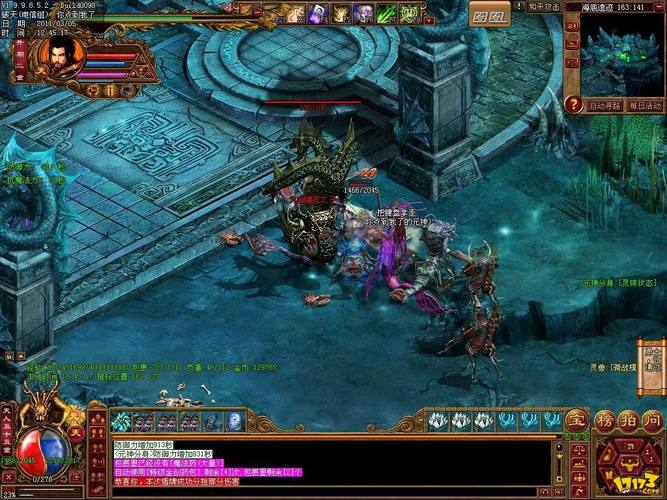Open the 榜 rankings button
Image resolution: width=667 pixels, height=500 pixels.
[604, 421]
